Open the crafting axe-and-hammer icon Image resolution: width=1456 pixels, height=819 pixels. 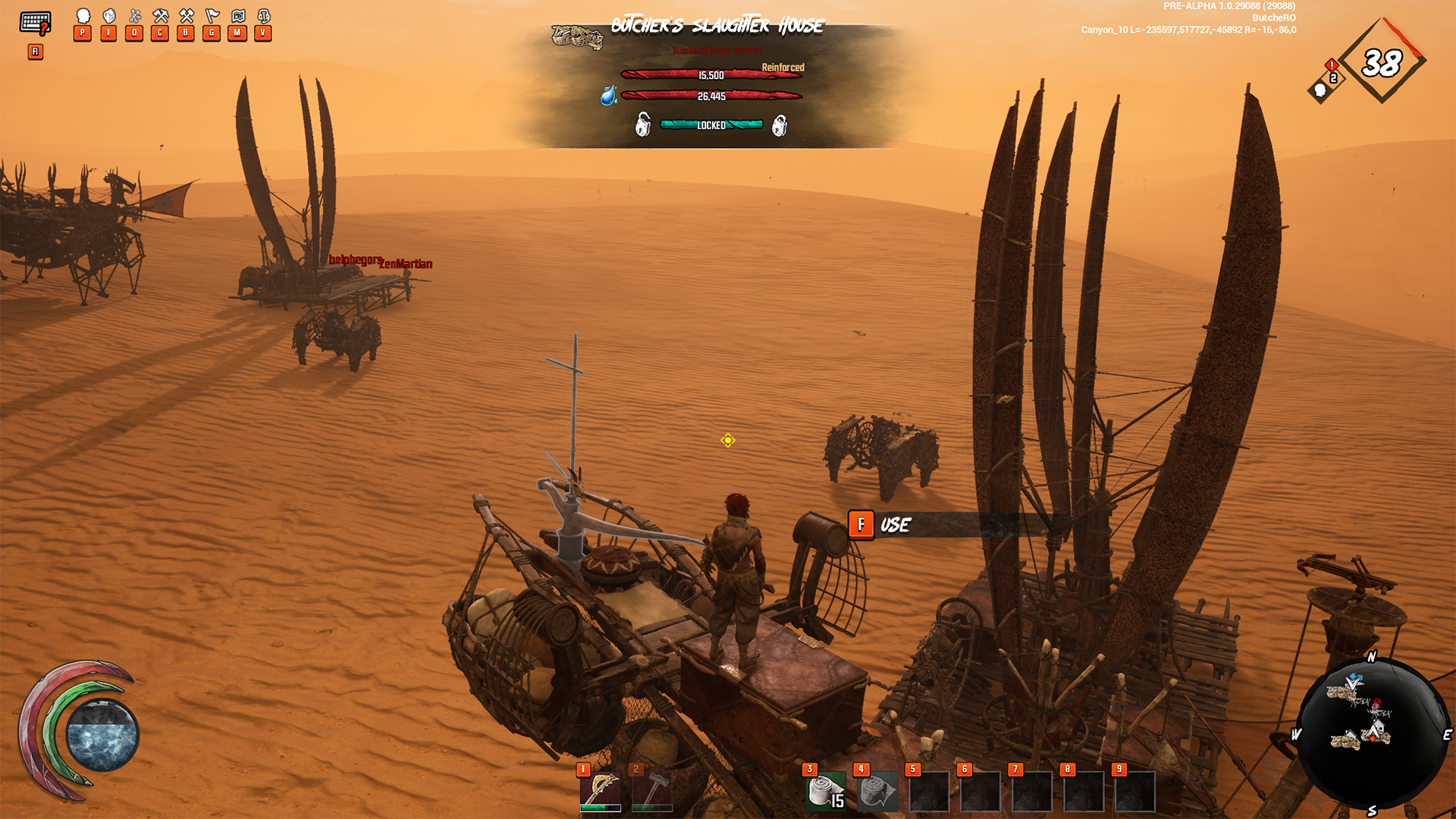[161, 17]
